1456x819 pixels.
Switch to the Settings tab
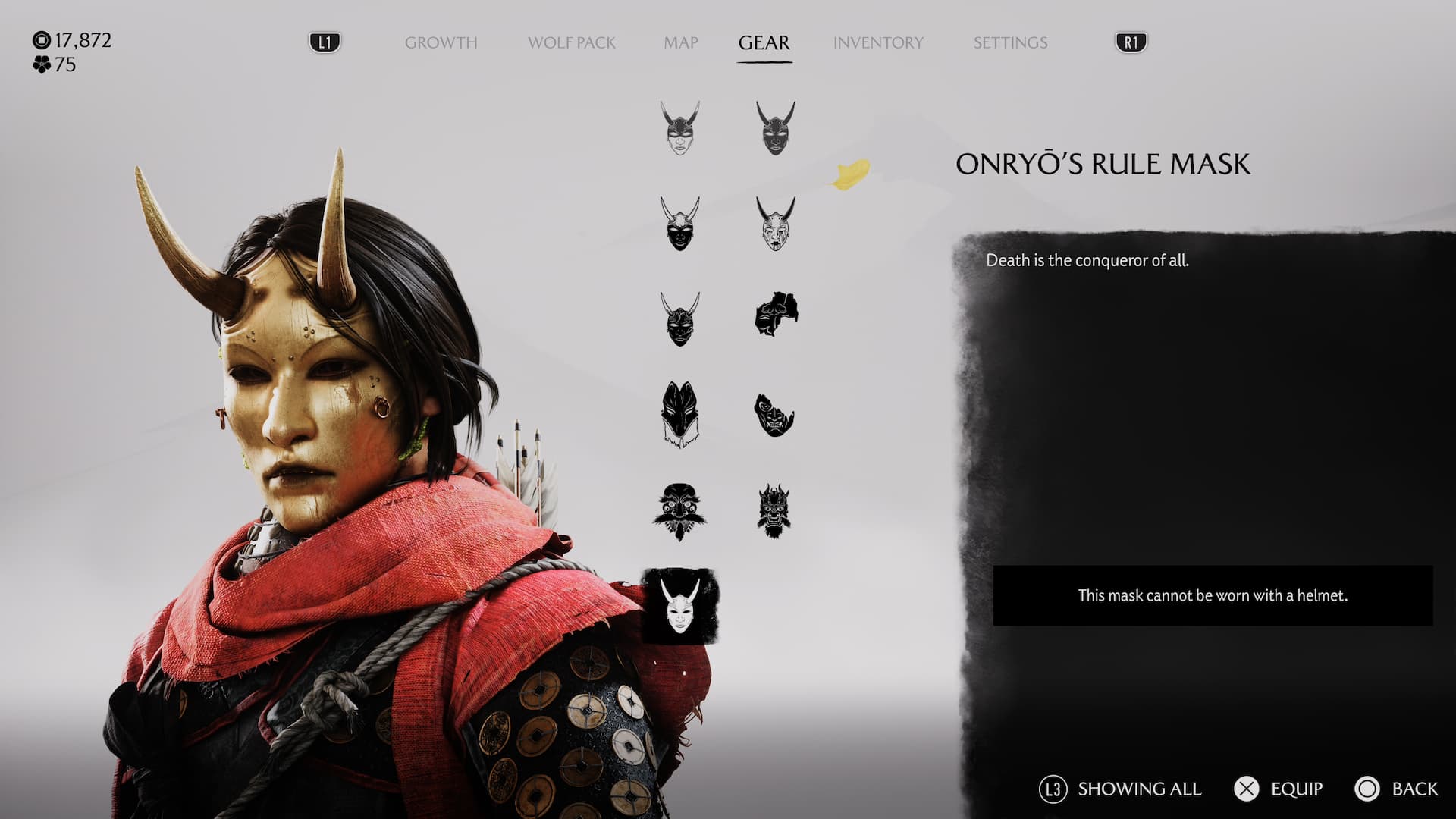pos(1010,42)
